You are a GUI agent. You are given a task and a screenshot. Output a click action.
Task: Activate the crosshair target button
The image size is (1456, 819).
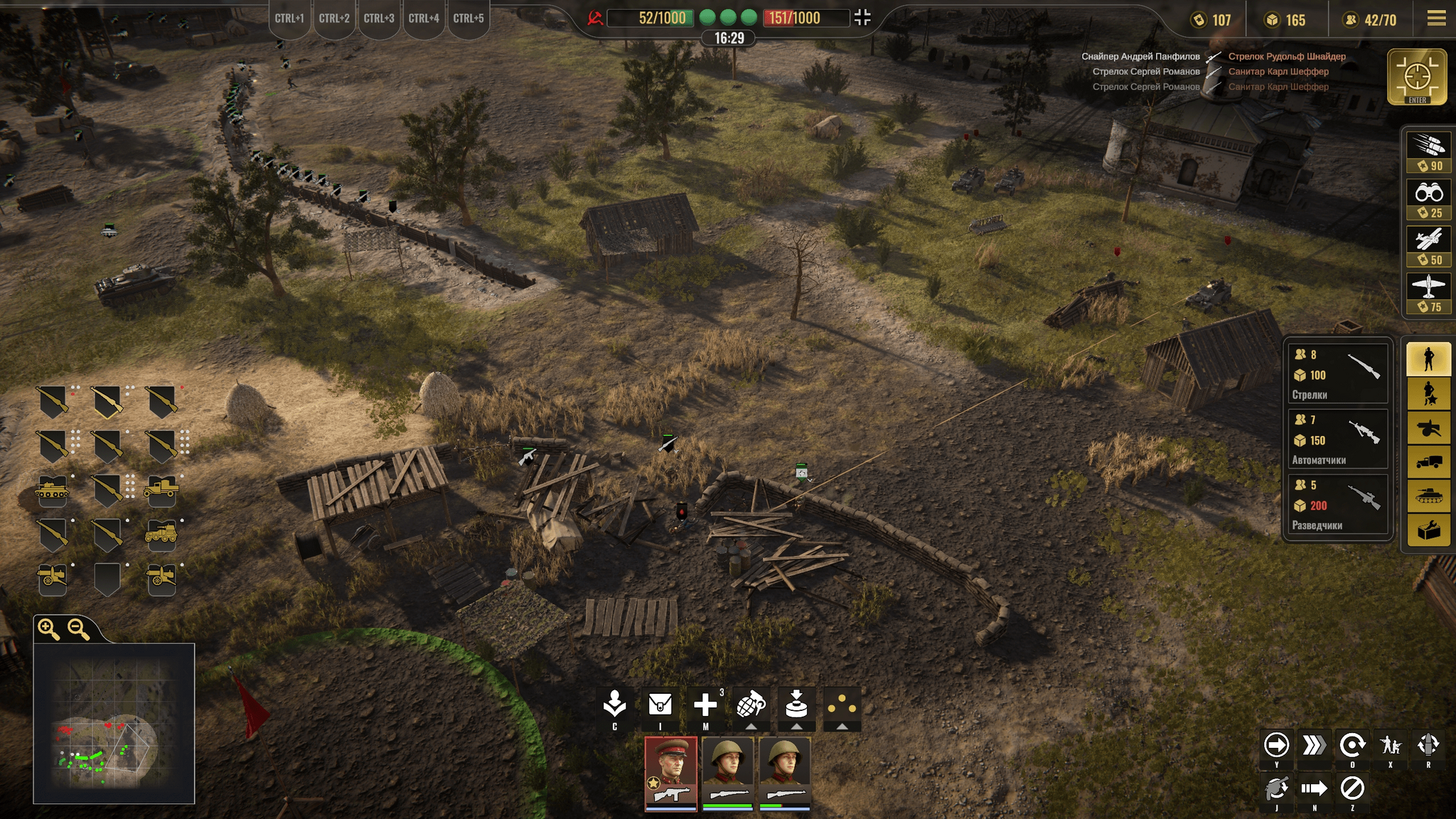tap(1417, 76)
